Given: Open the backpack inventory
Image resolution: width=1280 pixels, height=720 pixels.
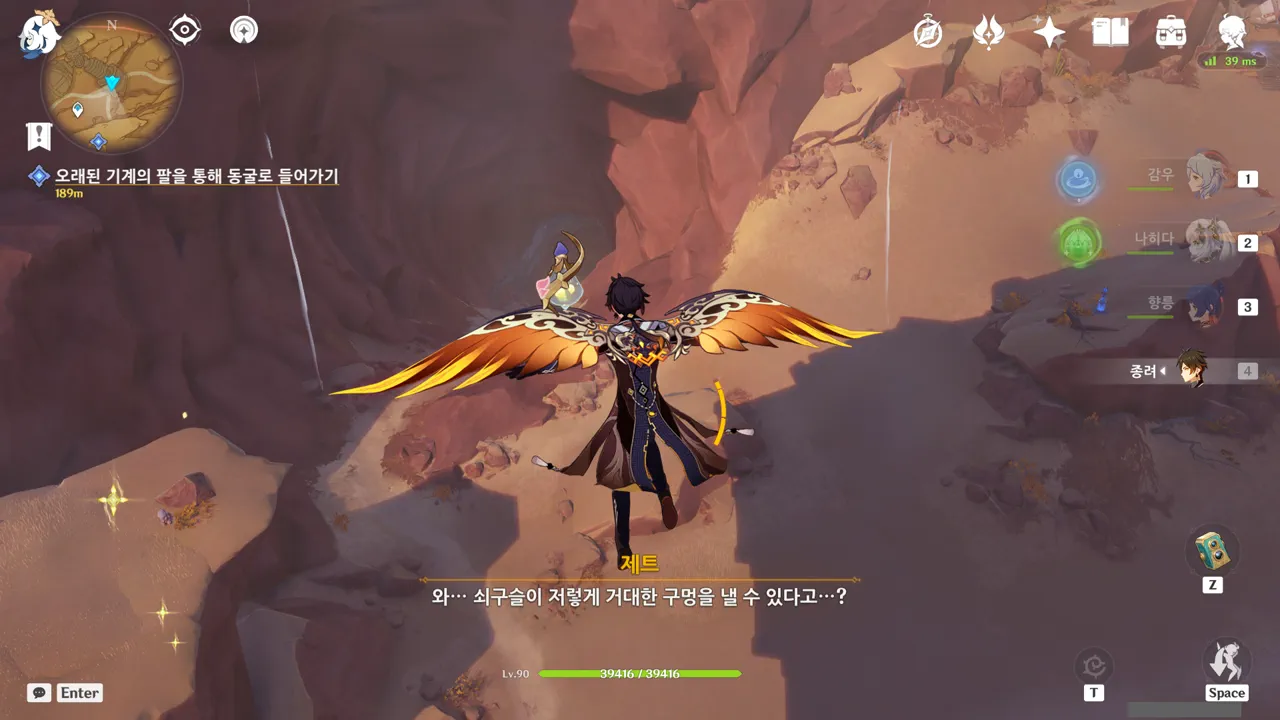Looking at the screenshot, I should coord(1170,32).
